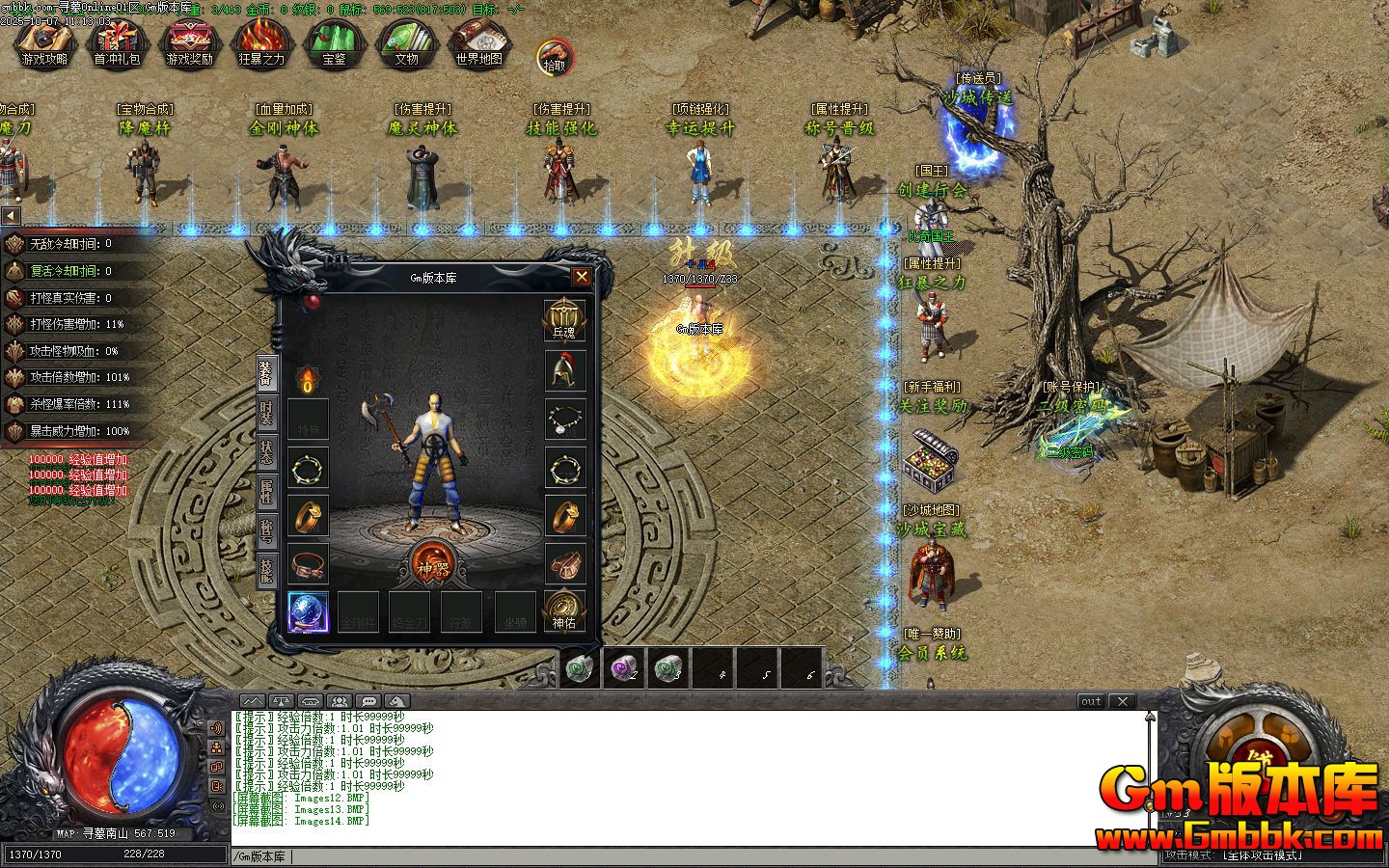1389x868 pixels.
Task: Click the HP bar showing 1370/1370
Action: click(34, 853)
